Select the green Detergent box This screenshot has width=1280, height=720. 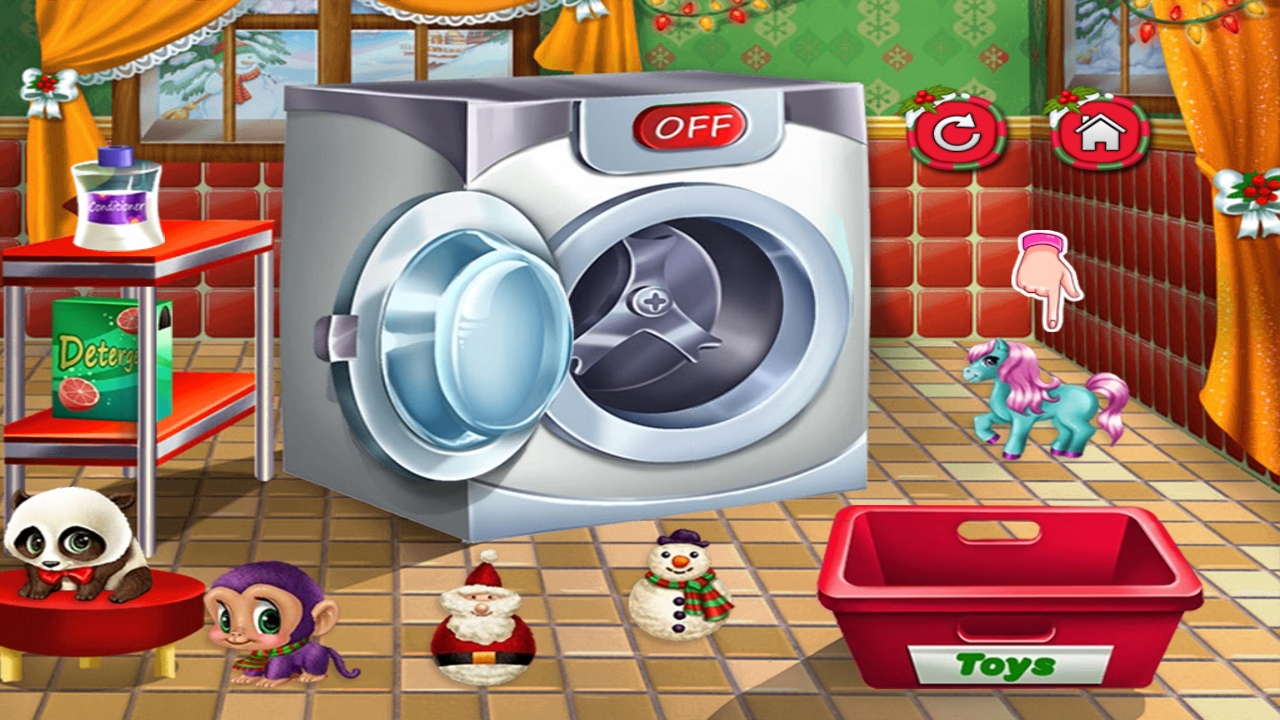[111, 358]
